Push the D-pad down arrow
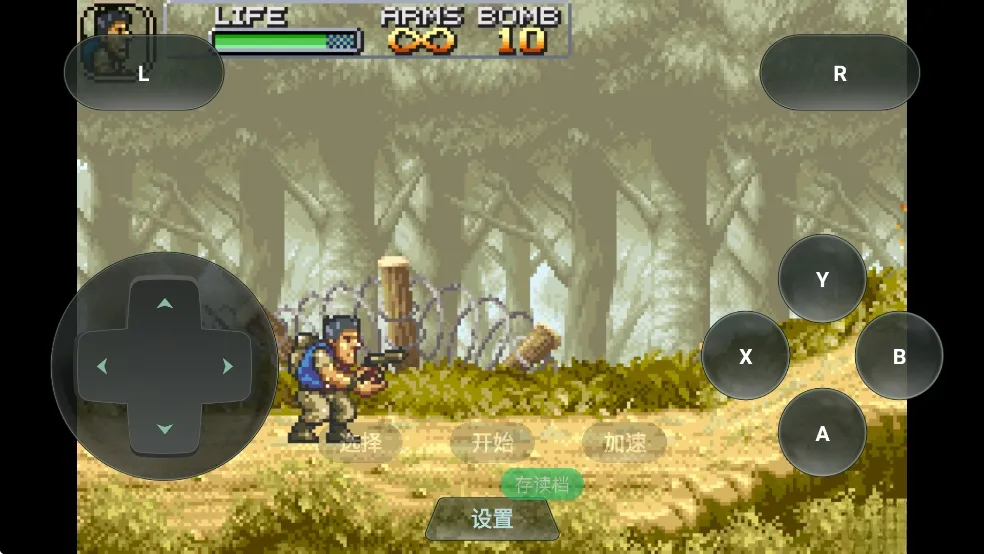This screenshot has height=554, width=984. [165, 429]
